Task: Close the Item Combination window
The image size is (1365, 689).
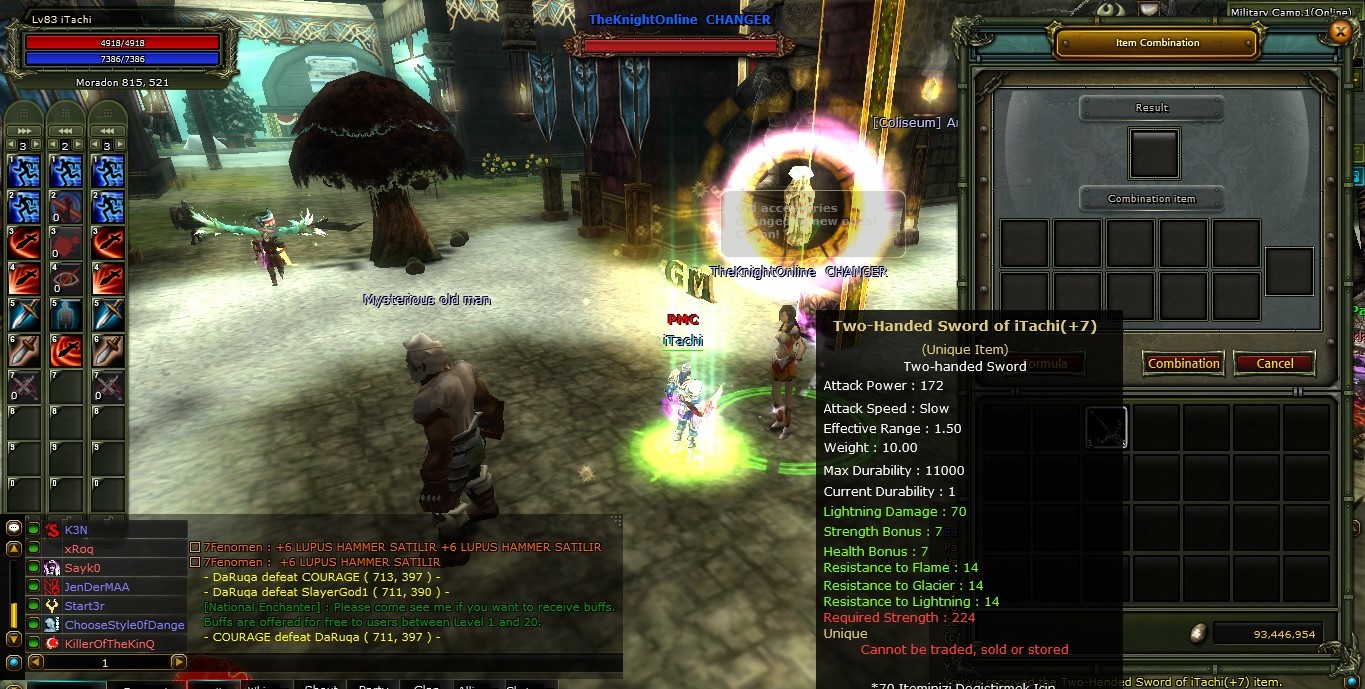Action: pos(1340,32)
